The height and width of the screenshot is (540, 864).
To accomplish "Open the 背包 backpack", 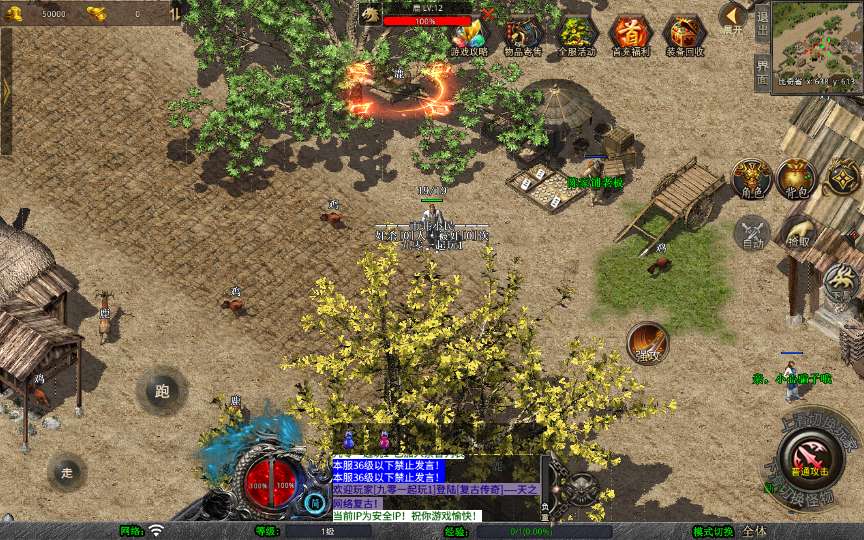I will (797, 178).
